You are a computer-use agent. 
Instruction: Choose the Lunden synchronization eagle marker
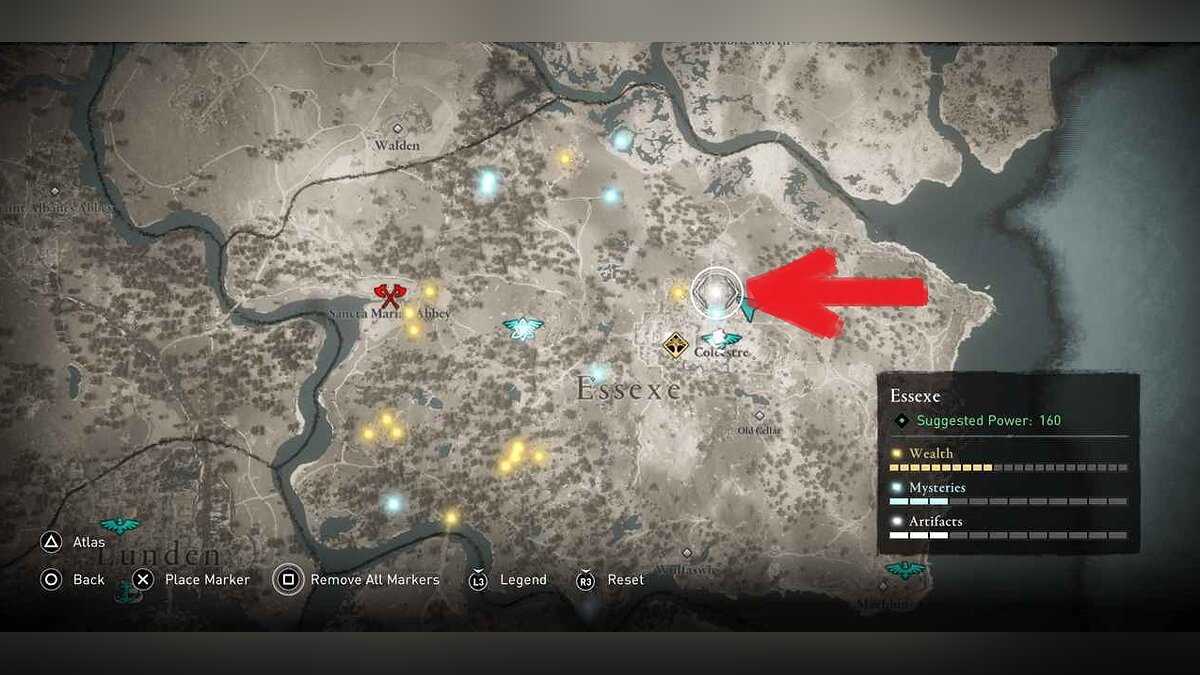(x=120, y=524)
